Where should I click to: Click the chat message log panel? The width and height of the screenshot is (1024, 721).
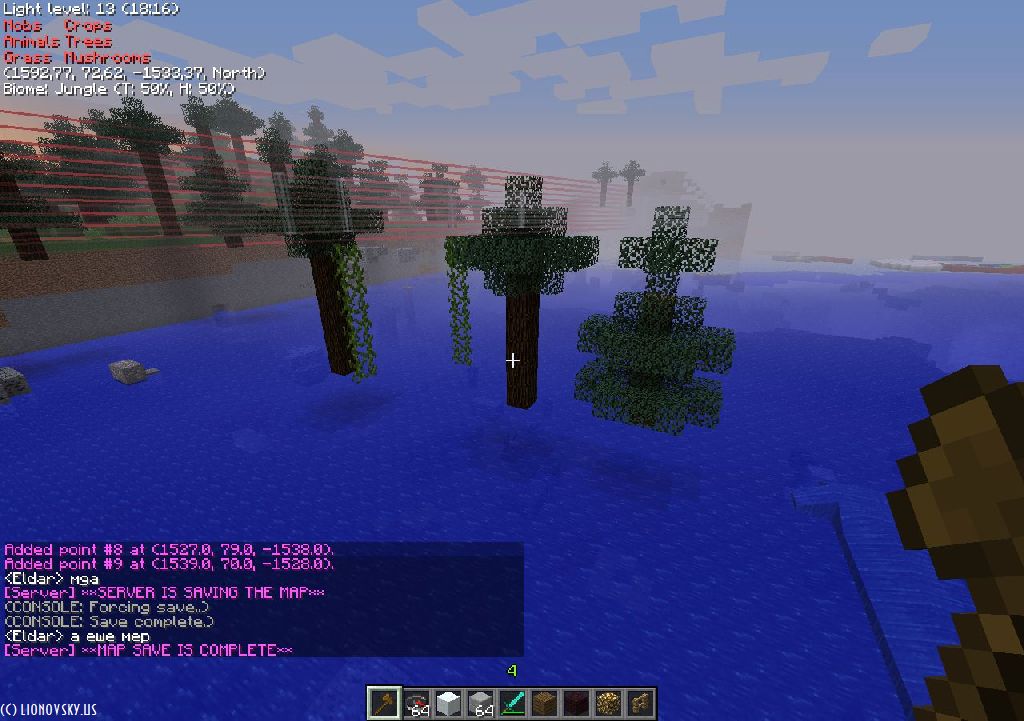[262, 600]
